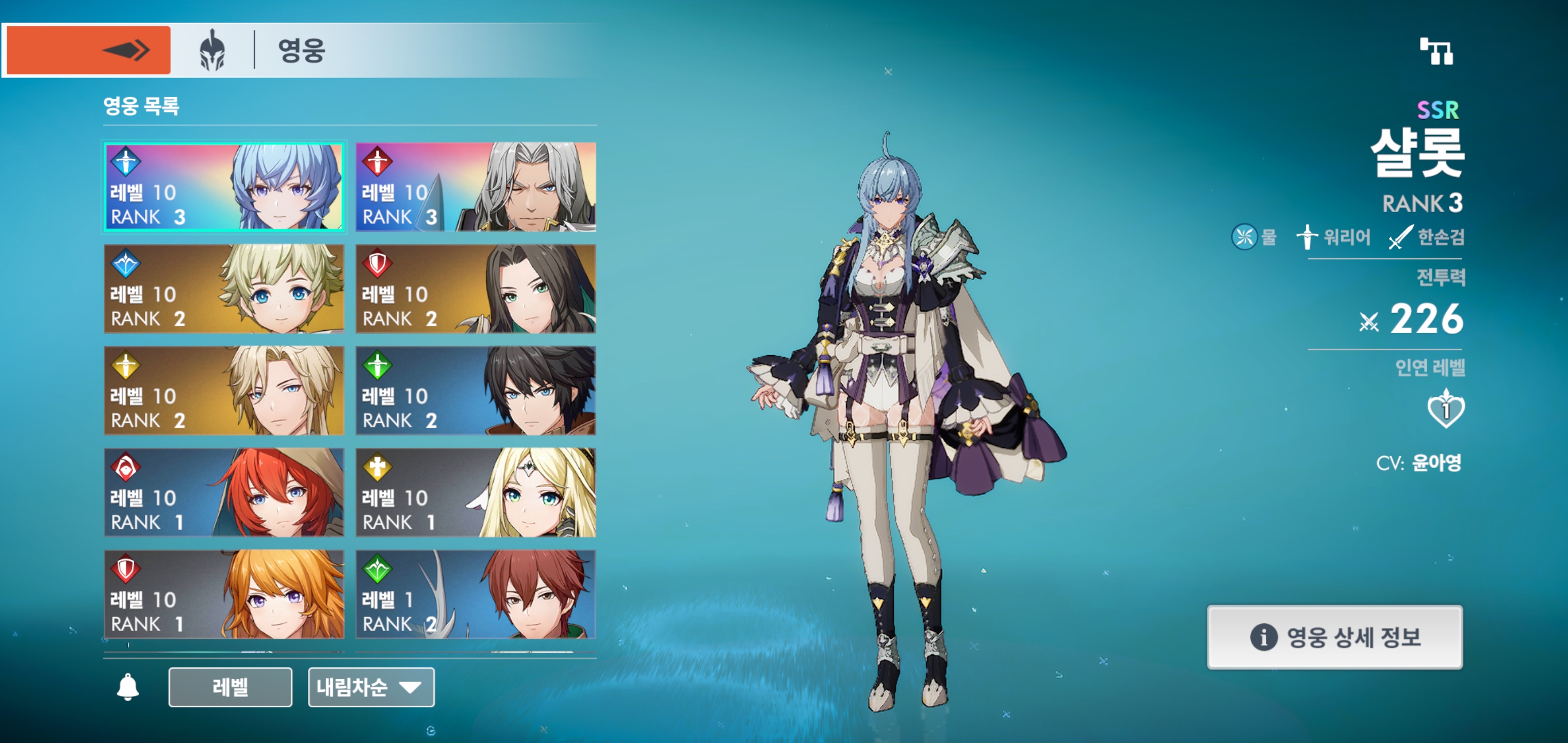The height and width of the screenshot is (743, 1568).
Task: Select the orange-haired shield hero card
Action: pos(224,594)
